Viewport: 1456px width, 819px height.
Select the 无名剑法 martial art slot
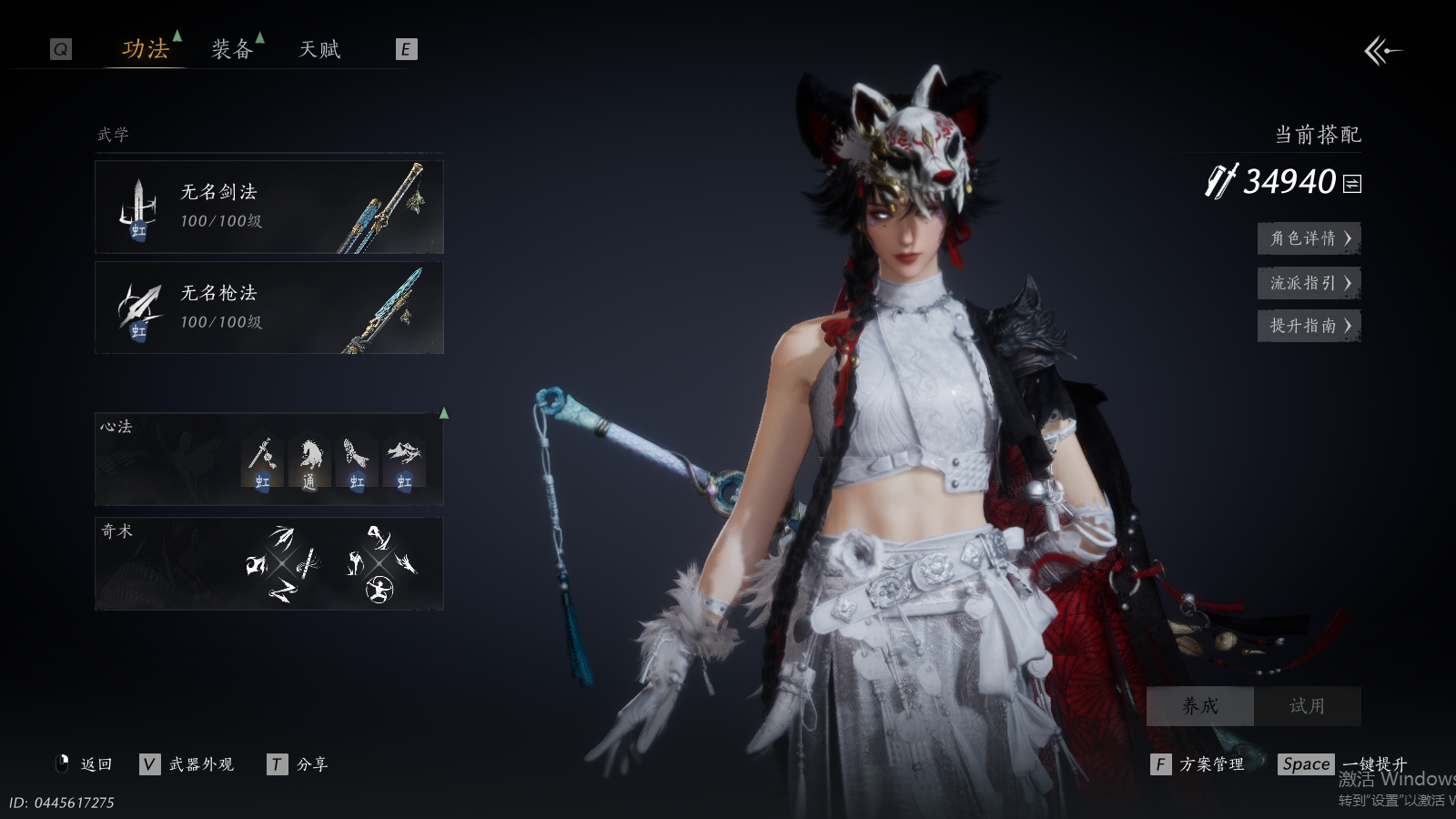point(269,207)
